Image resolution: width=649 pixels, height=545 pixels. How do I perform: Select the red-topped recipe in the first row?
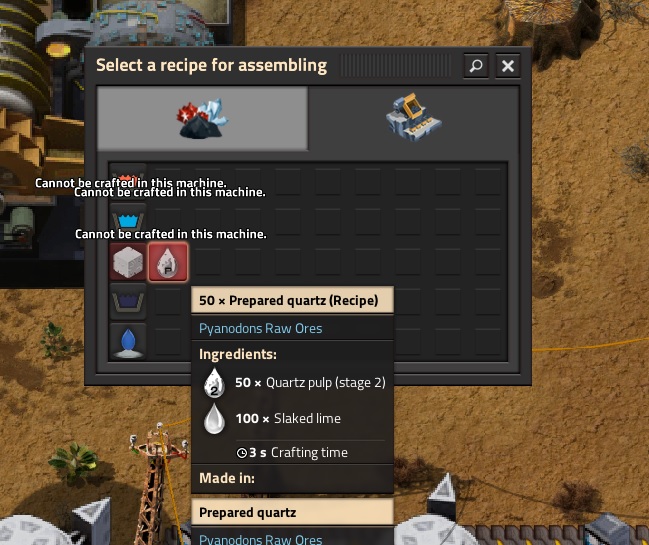(128, 178)
